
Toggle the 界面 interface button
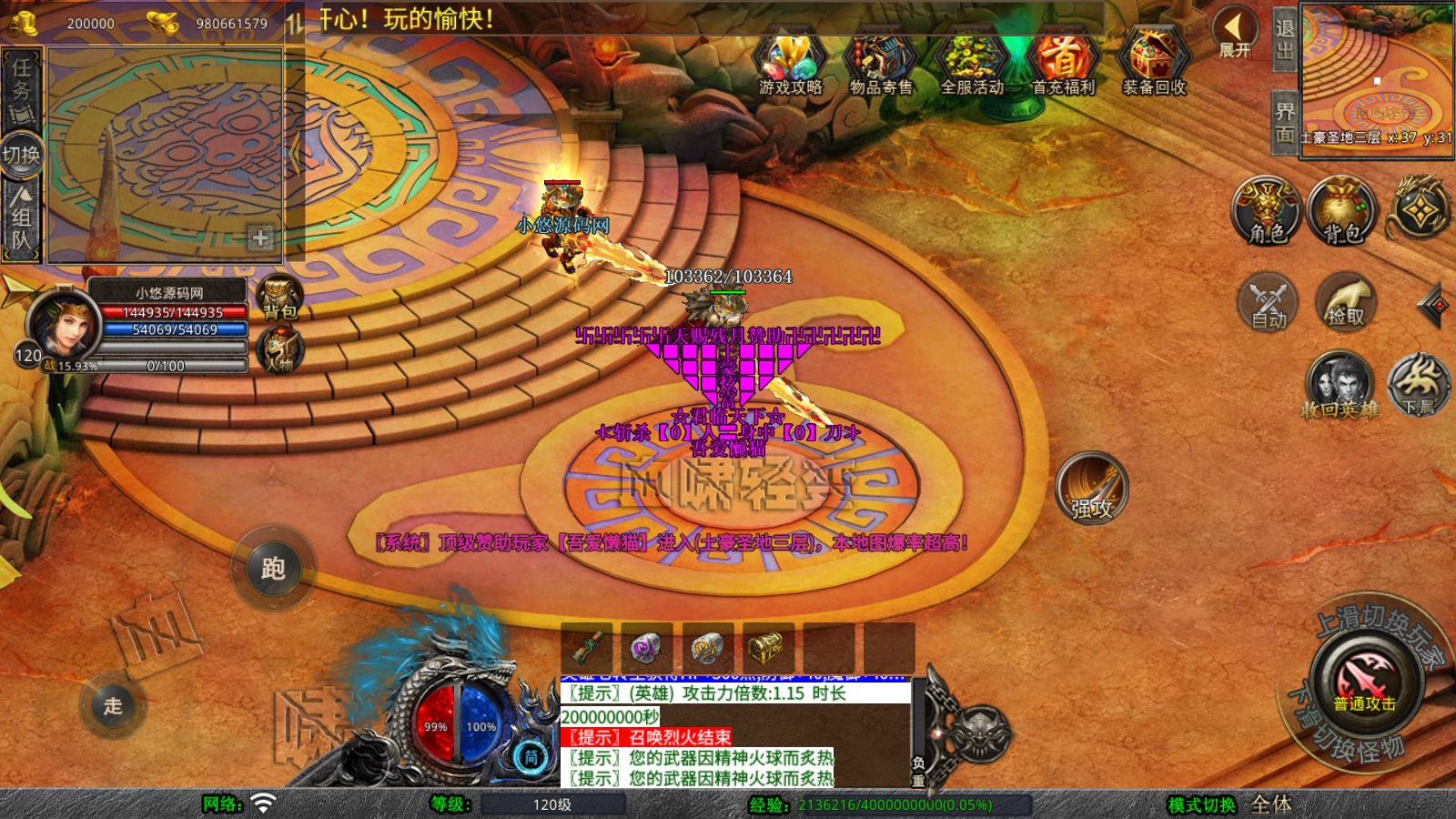1284,122
